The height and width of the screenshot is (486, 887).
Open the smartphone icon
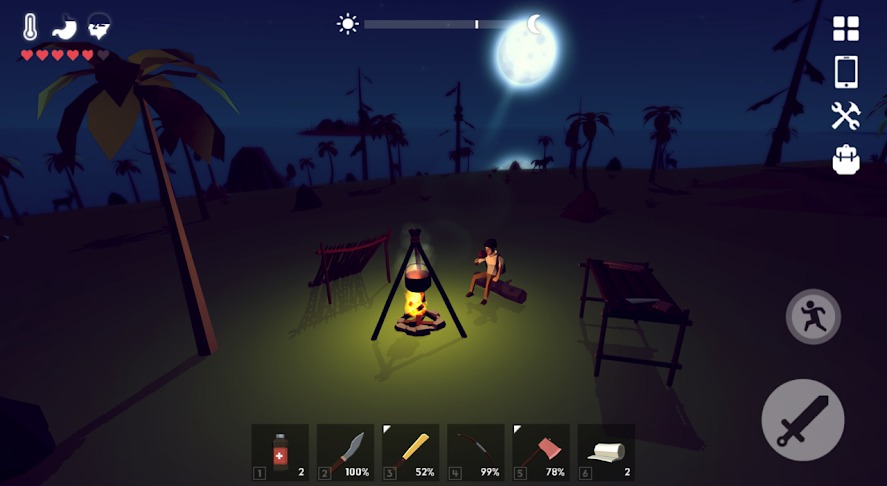(846, 72)
